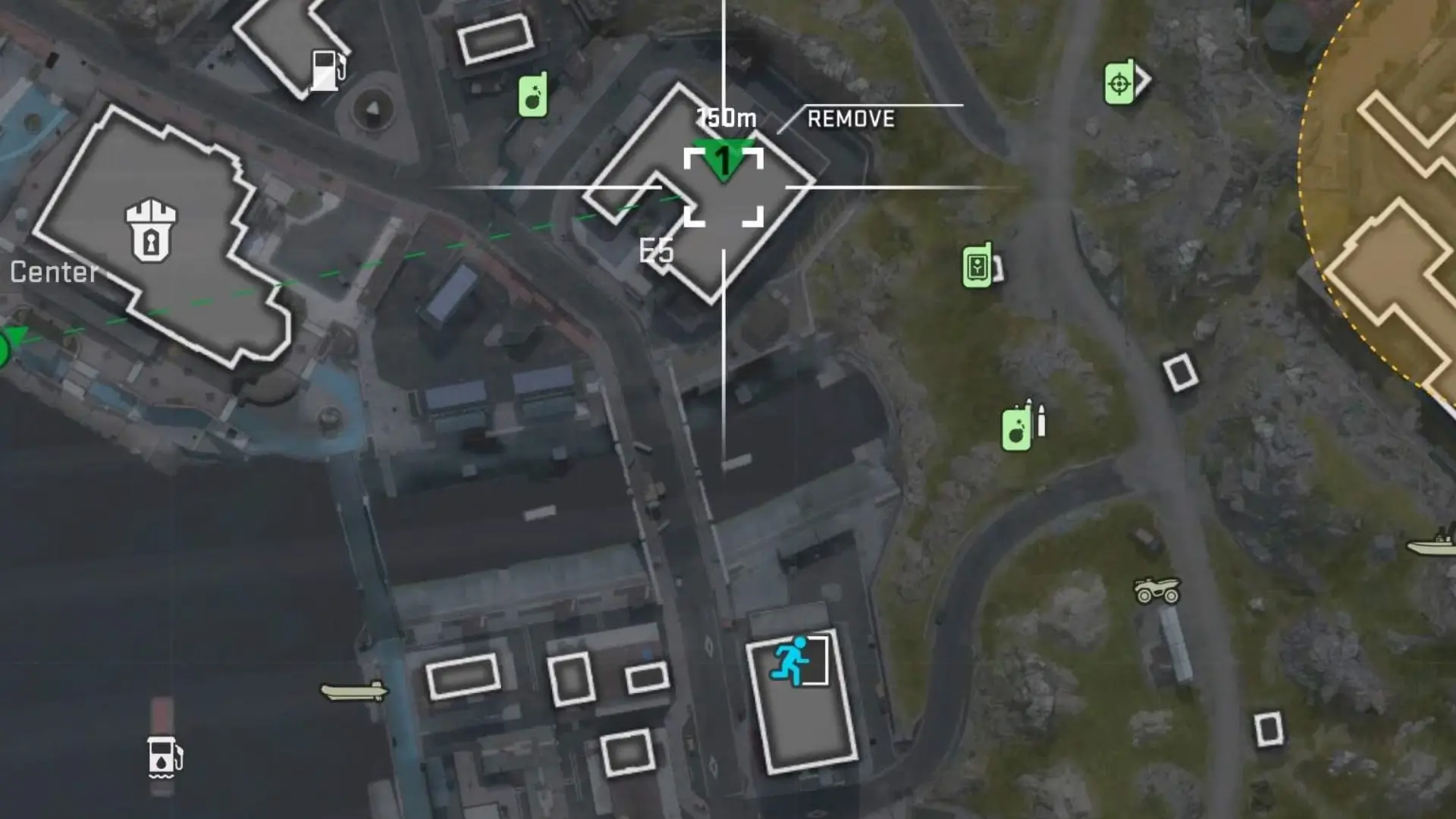Image resolution: width=1456 pixels, height=819 pixels.
Task: Click the Center location name label
Action: (x=53, y=271)
